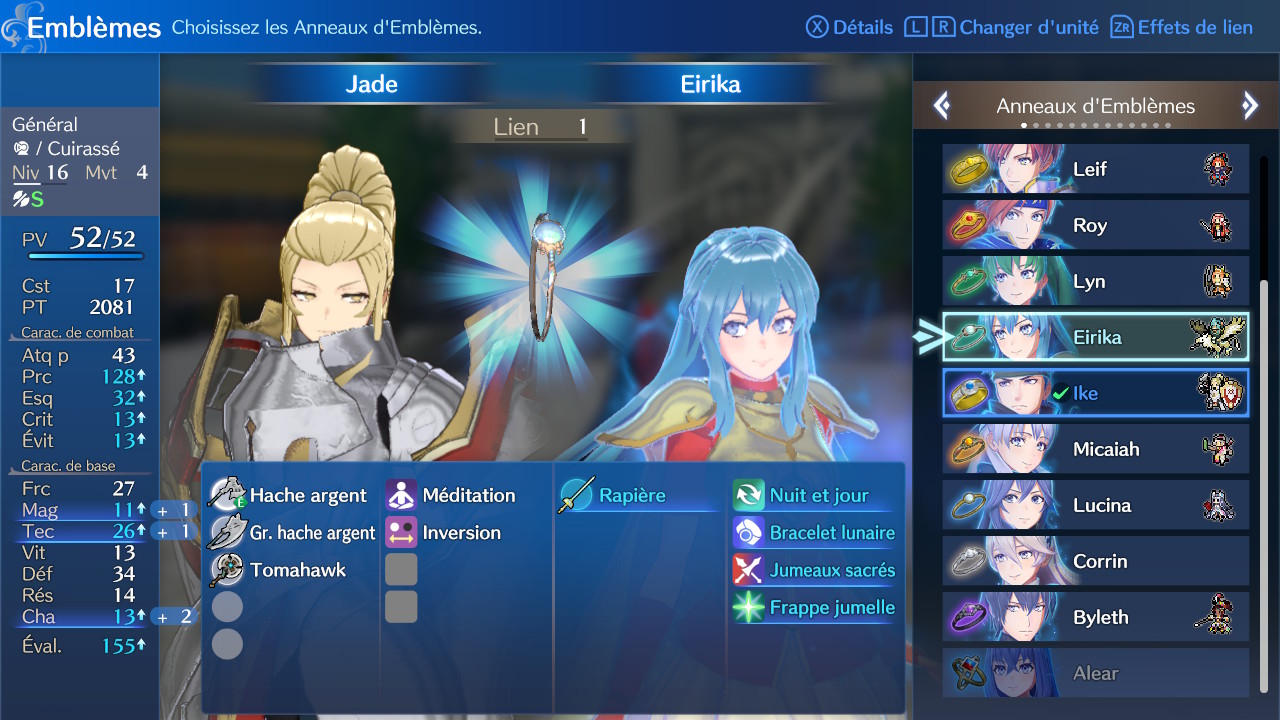Choose the Corrin emblem ring
Viewport: 1280px width, 720px height.
(x=1095, y=561)
